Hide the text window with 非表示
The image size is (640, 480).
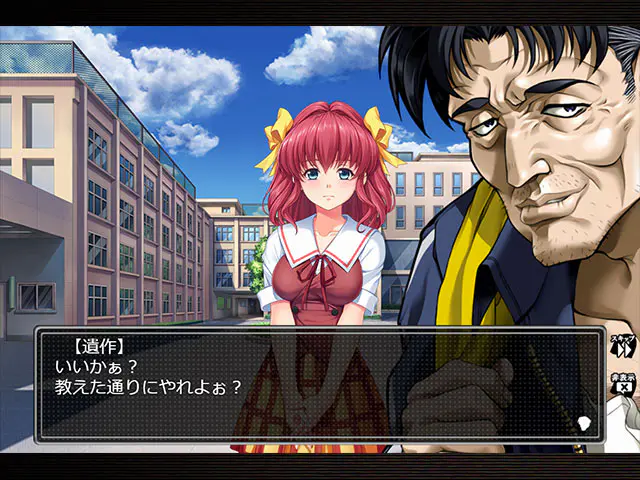click(x=623, y=385)
